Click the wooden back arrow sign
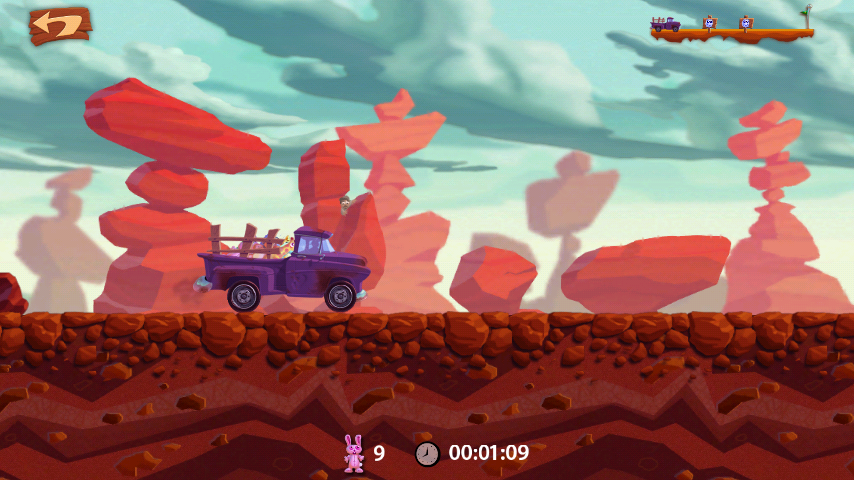Image resolution: width=854 pixels, height=480 pixels. click(x=59, y=25)
